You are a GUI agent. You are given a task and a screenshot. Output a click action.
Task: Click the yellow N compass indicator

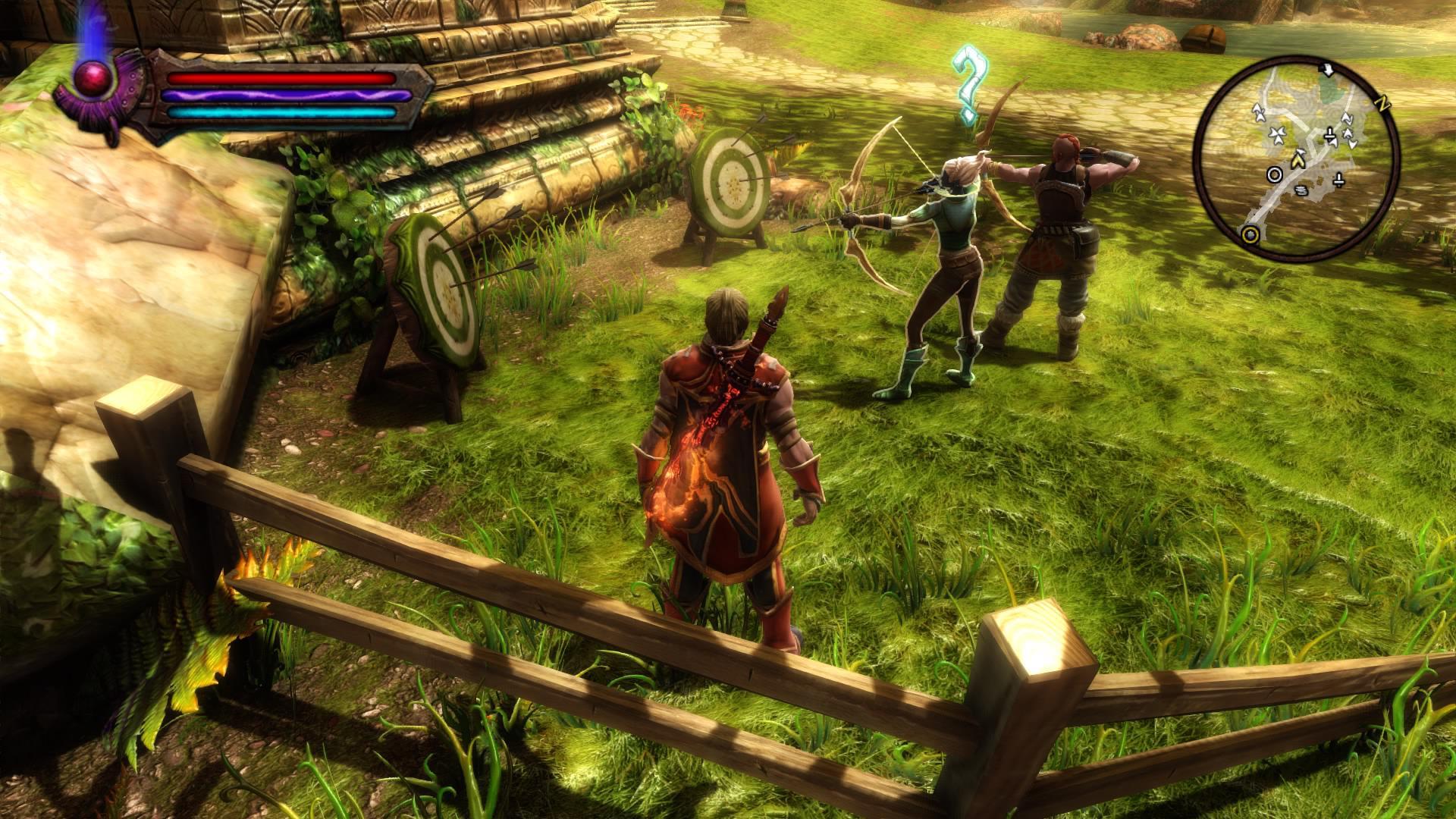coord(1383,105)
